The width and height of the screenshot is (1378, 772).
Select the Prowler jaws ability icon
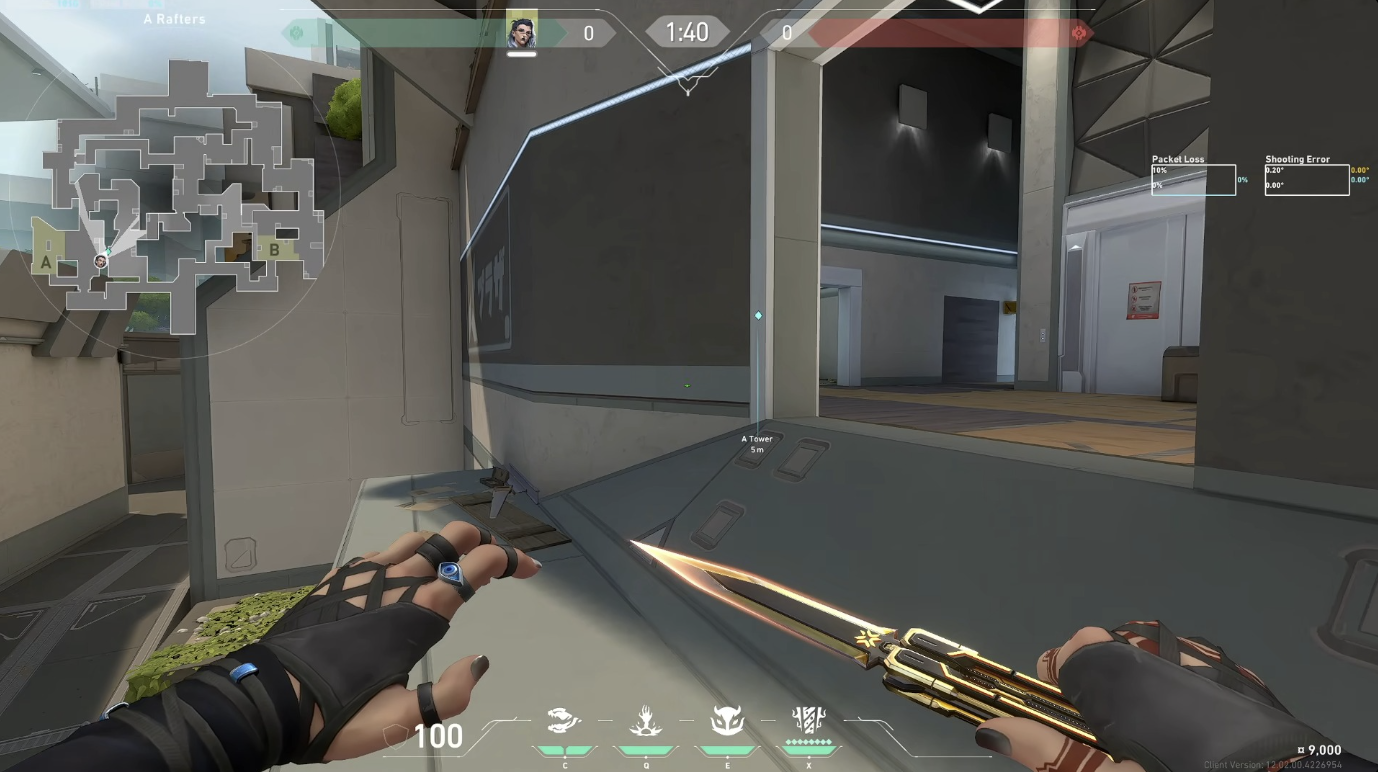564,721
